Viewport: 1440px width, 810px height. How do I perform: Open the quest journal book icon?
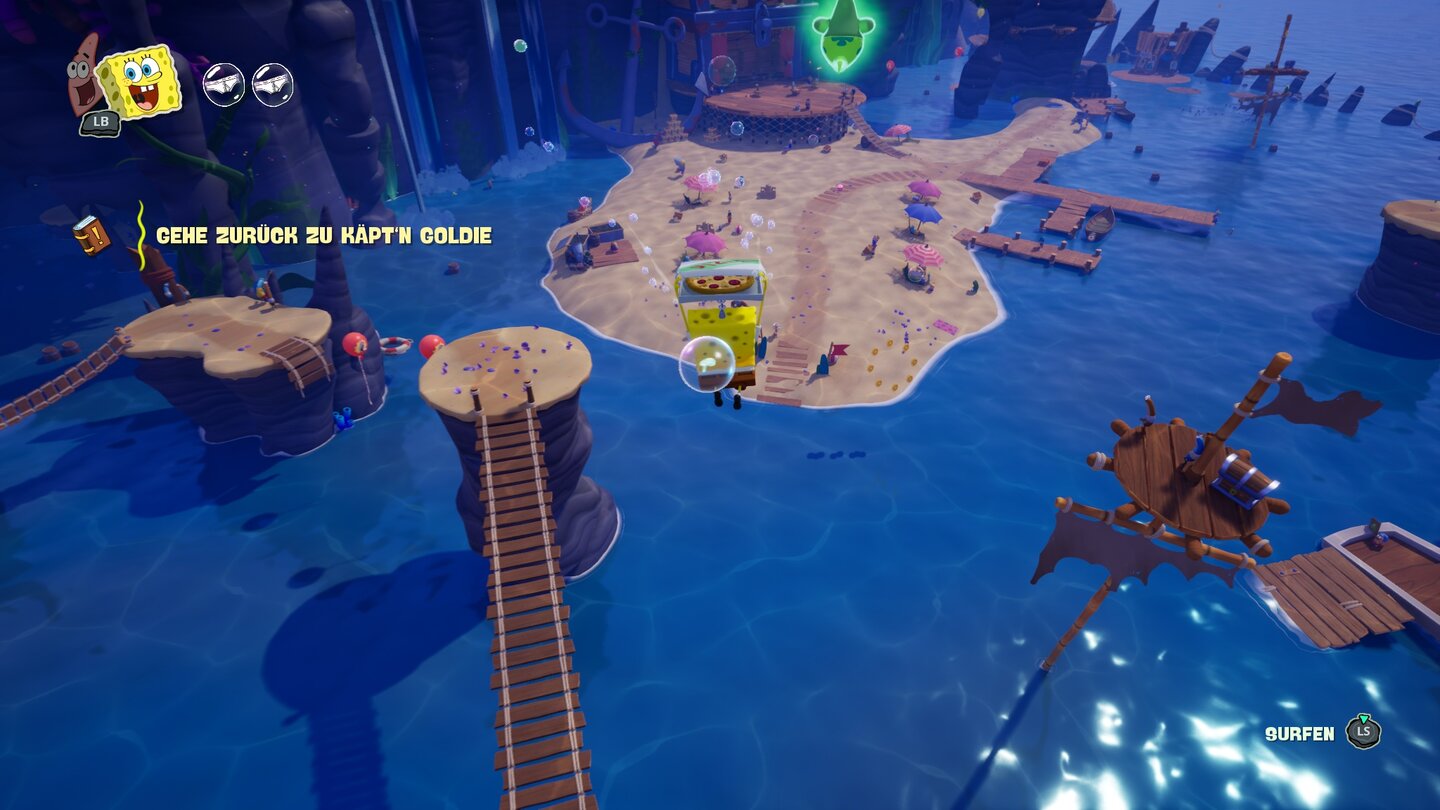(x=91, y=235)
